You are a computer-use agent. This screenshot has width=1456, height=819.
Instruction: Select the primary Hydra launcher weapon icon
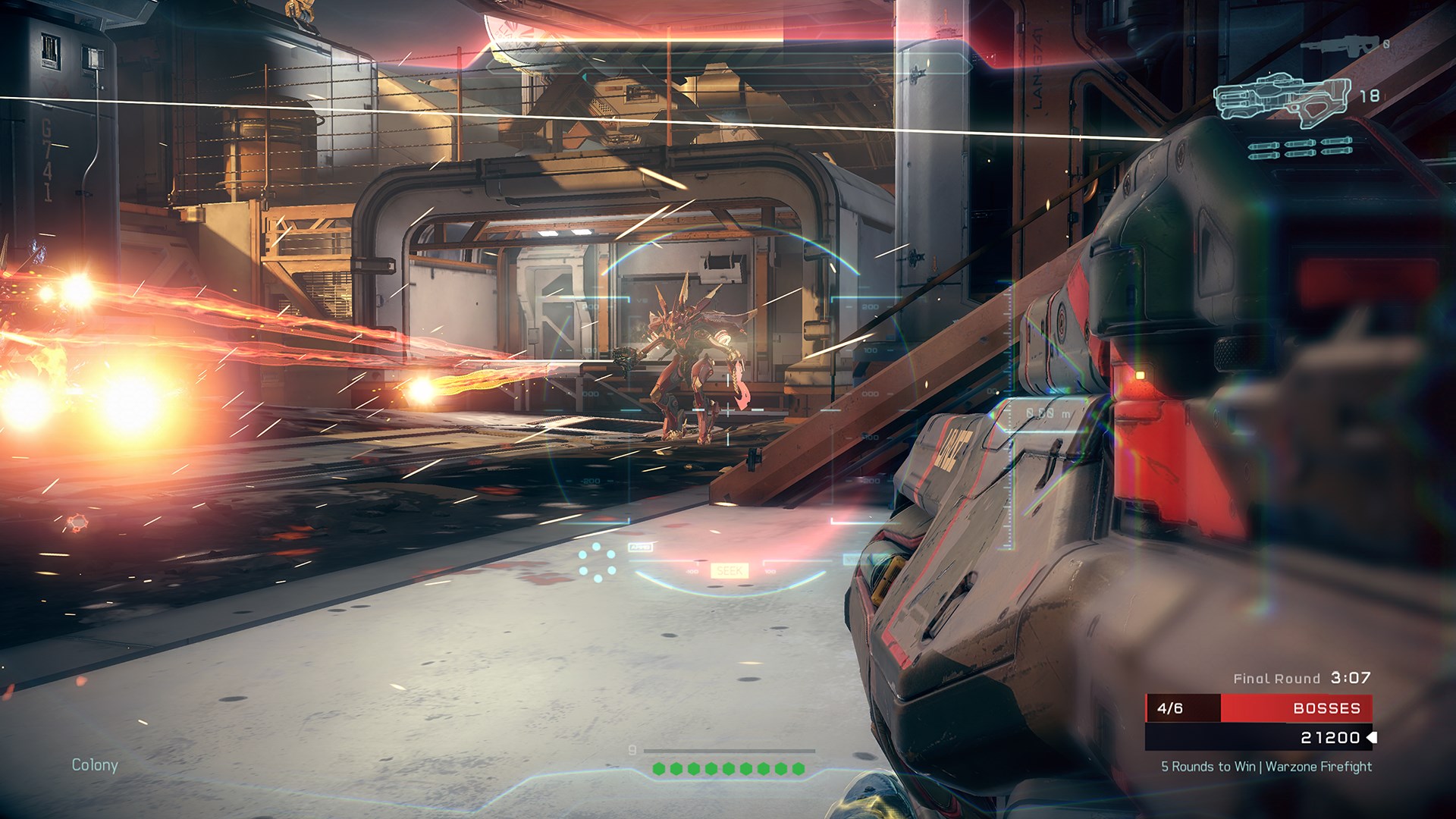pos(1280,99)
